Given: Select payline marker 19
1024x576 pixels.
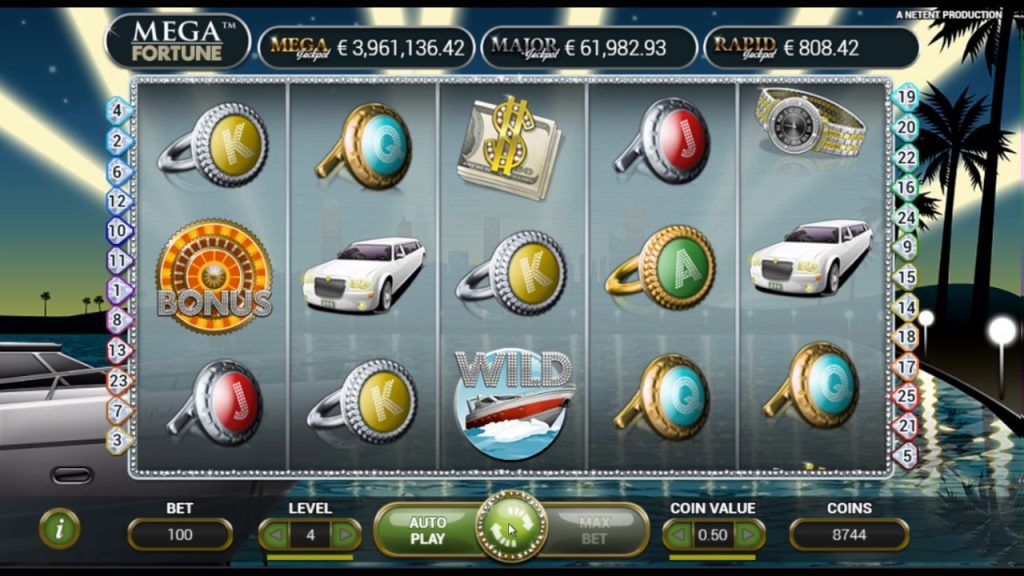Looking at the screenshot, I should tap(906, 98).
